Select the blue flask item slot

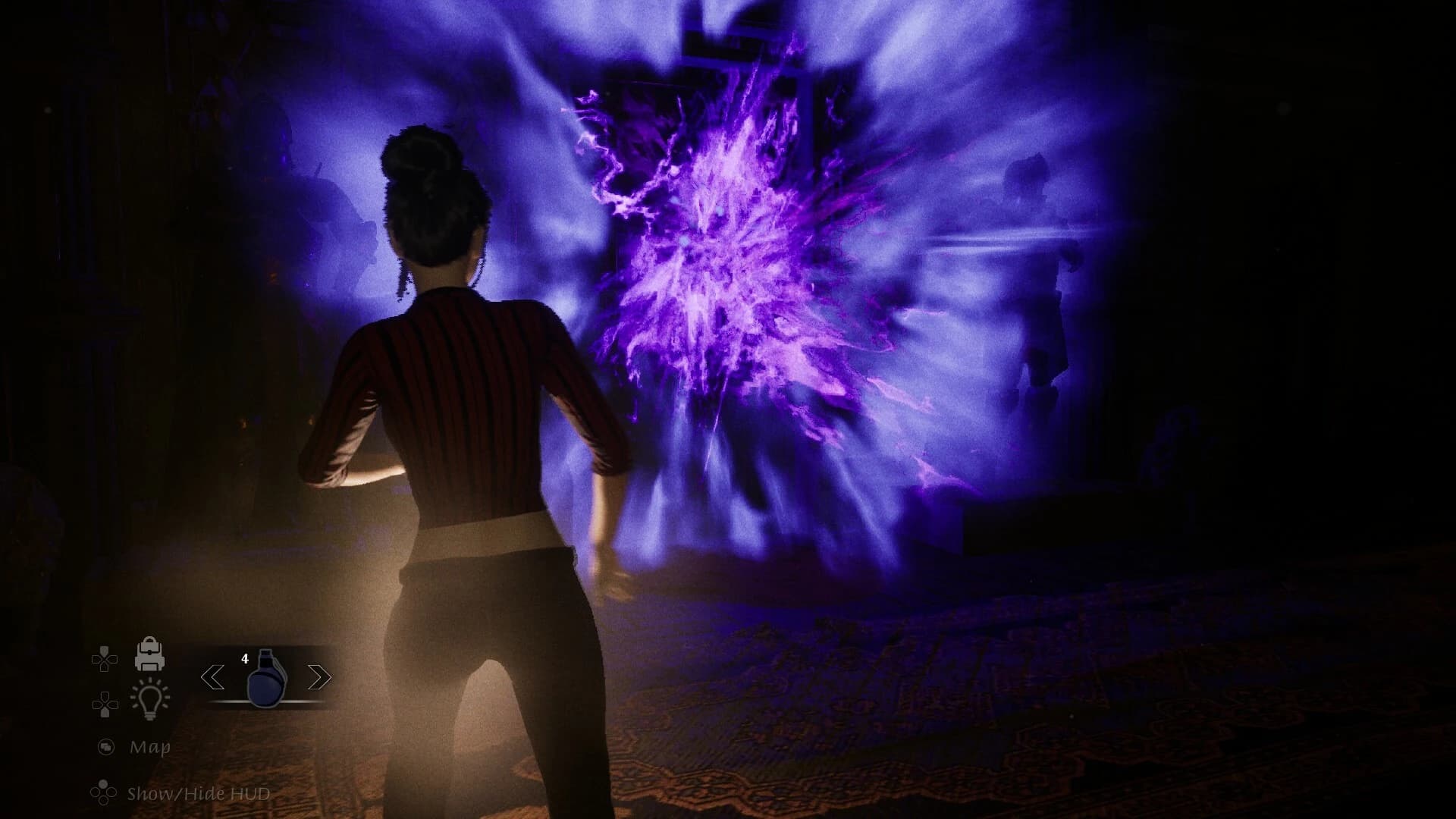point(266,678)
